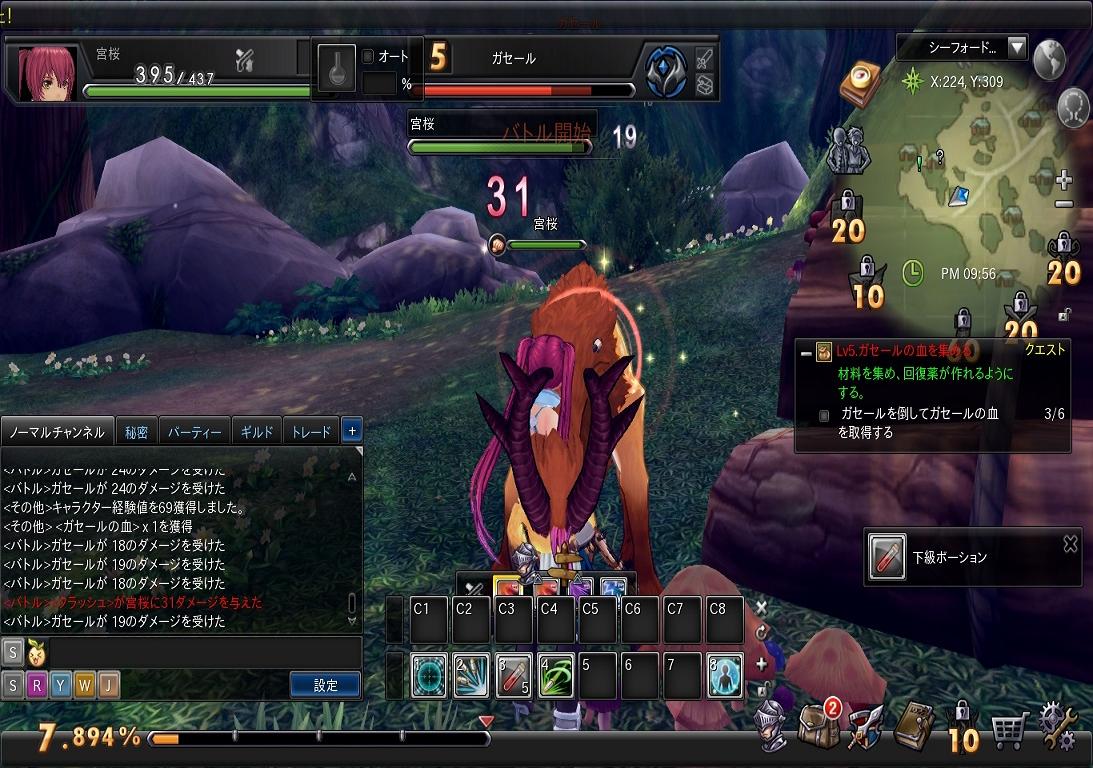Use the red potion in hotbar slot 3
1093x768 pixels.
tap(514, 677)
